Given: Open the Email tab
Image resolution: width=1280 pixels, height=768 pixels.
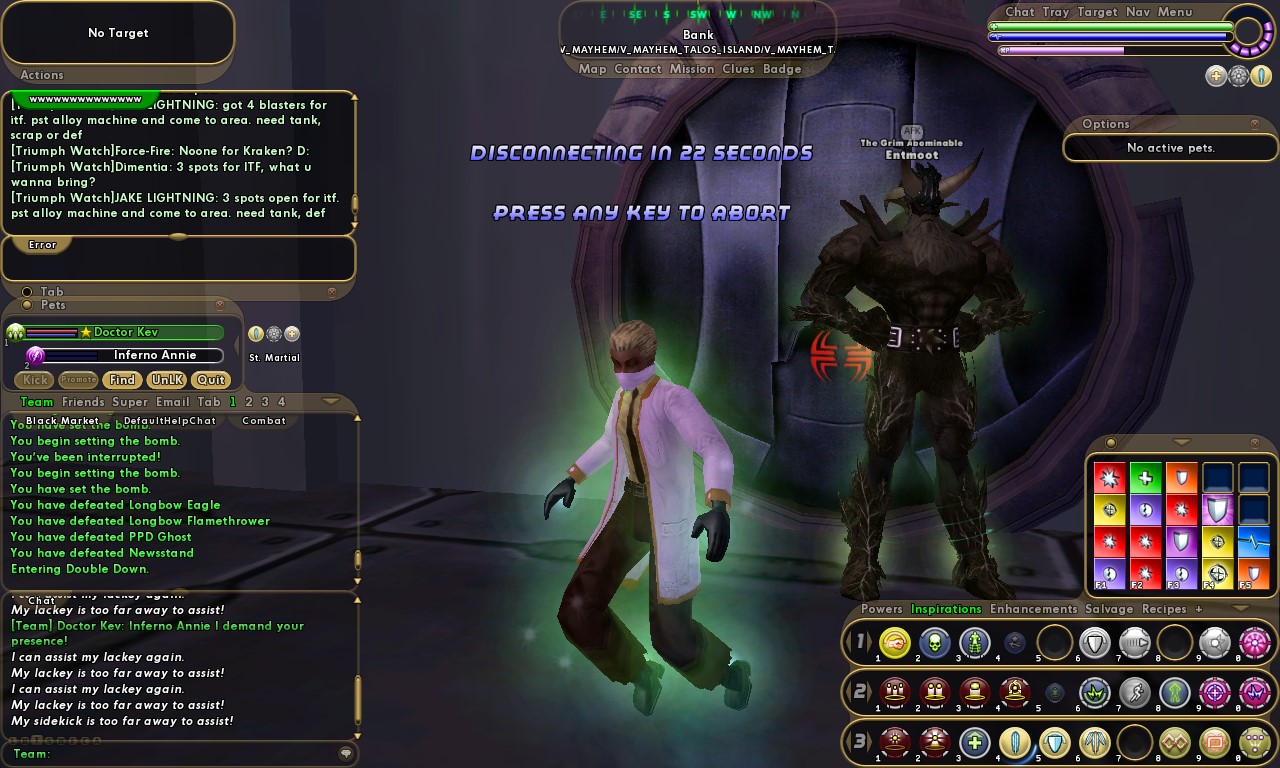Looking at the screenshot, I should coord(172,402).
